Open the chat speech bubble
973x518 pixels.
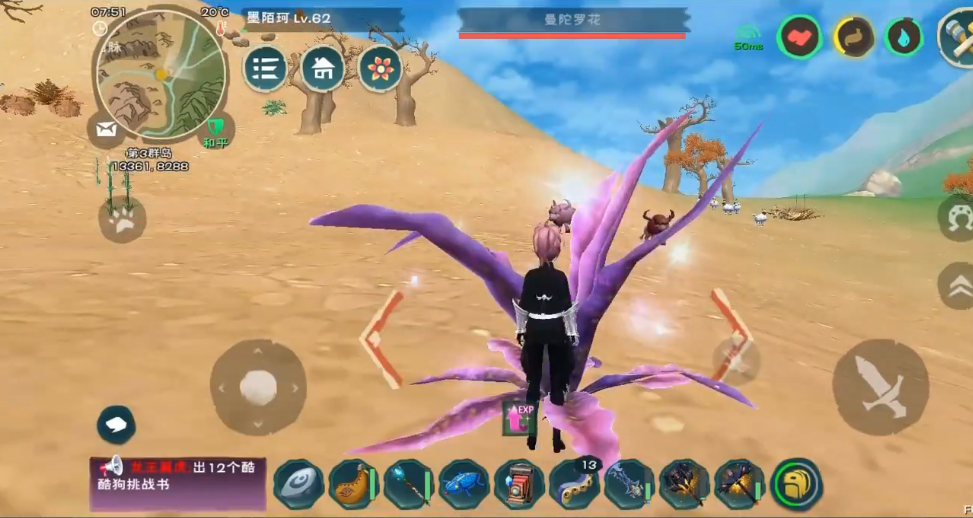(x=117, y=424)
